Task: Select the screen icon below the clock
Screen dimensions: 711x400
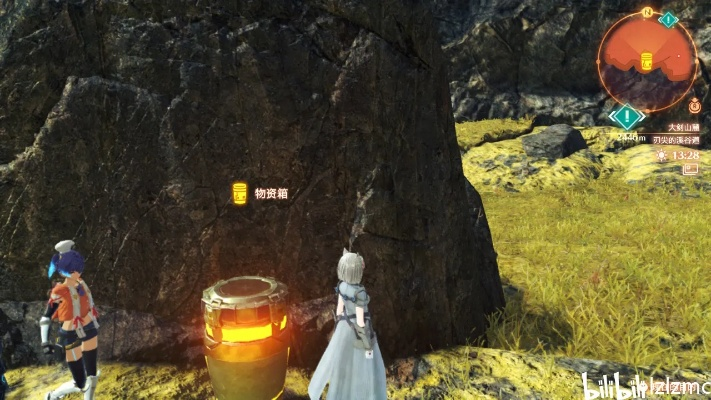Action: click(x=690, y=170)
